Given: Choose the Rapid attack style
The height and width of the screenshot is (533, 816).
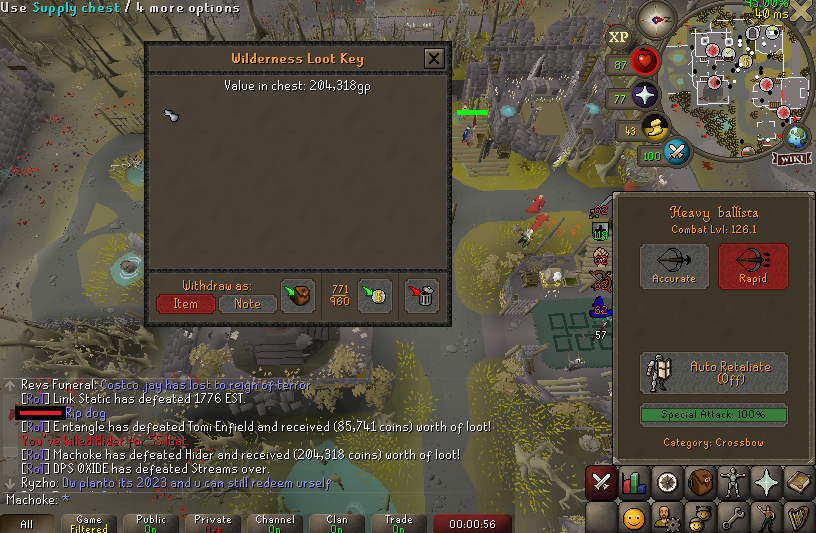Looking at the screenshot, I should (753, 266).
